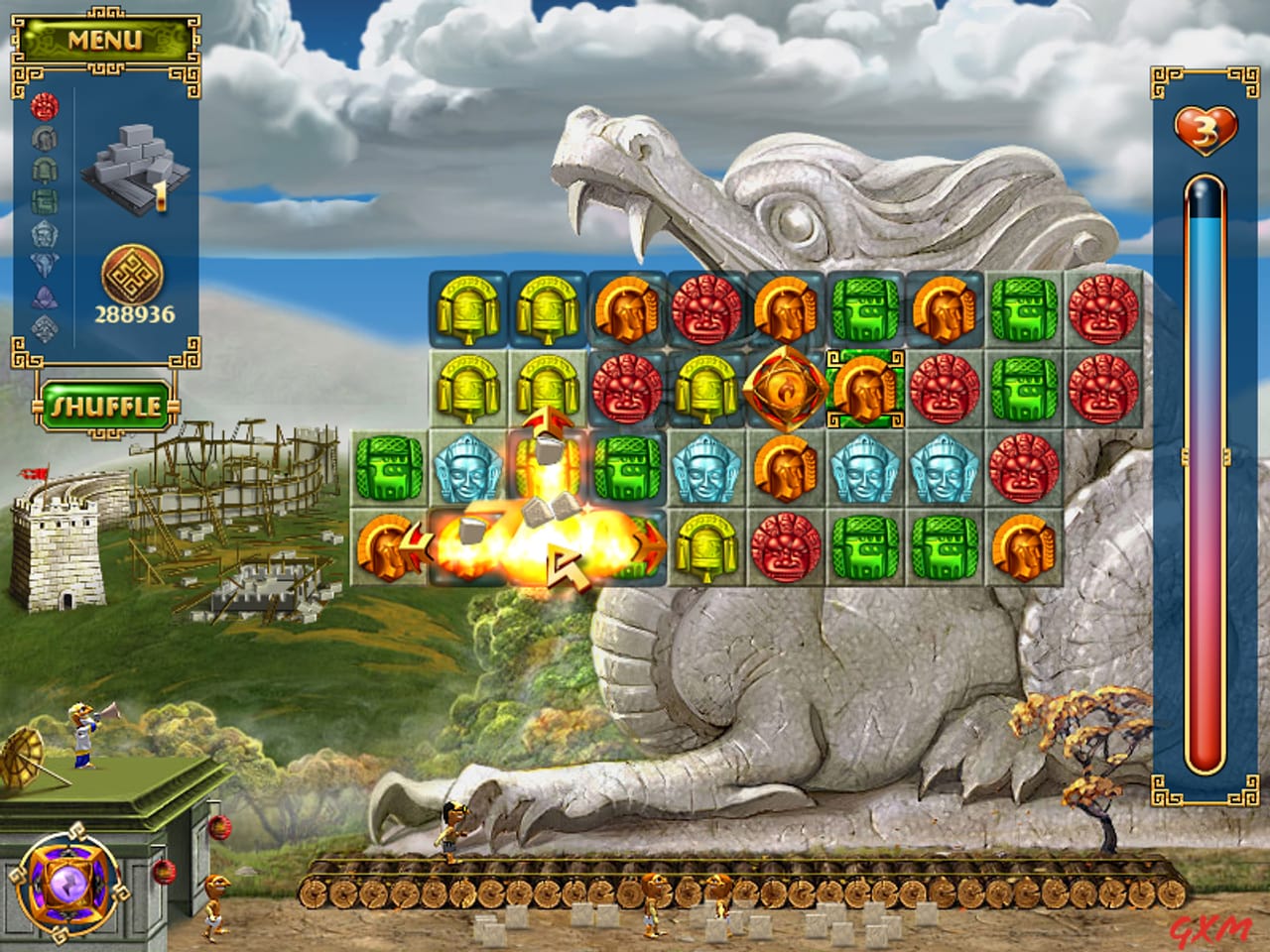Select the yellow bell icon in the sidebar
This screenshot has width=1270, height=952.
point(44,169)
